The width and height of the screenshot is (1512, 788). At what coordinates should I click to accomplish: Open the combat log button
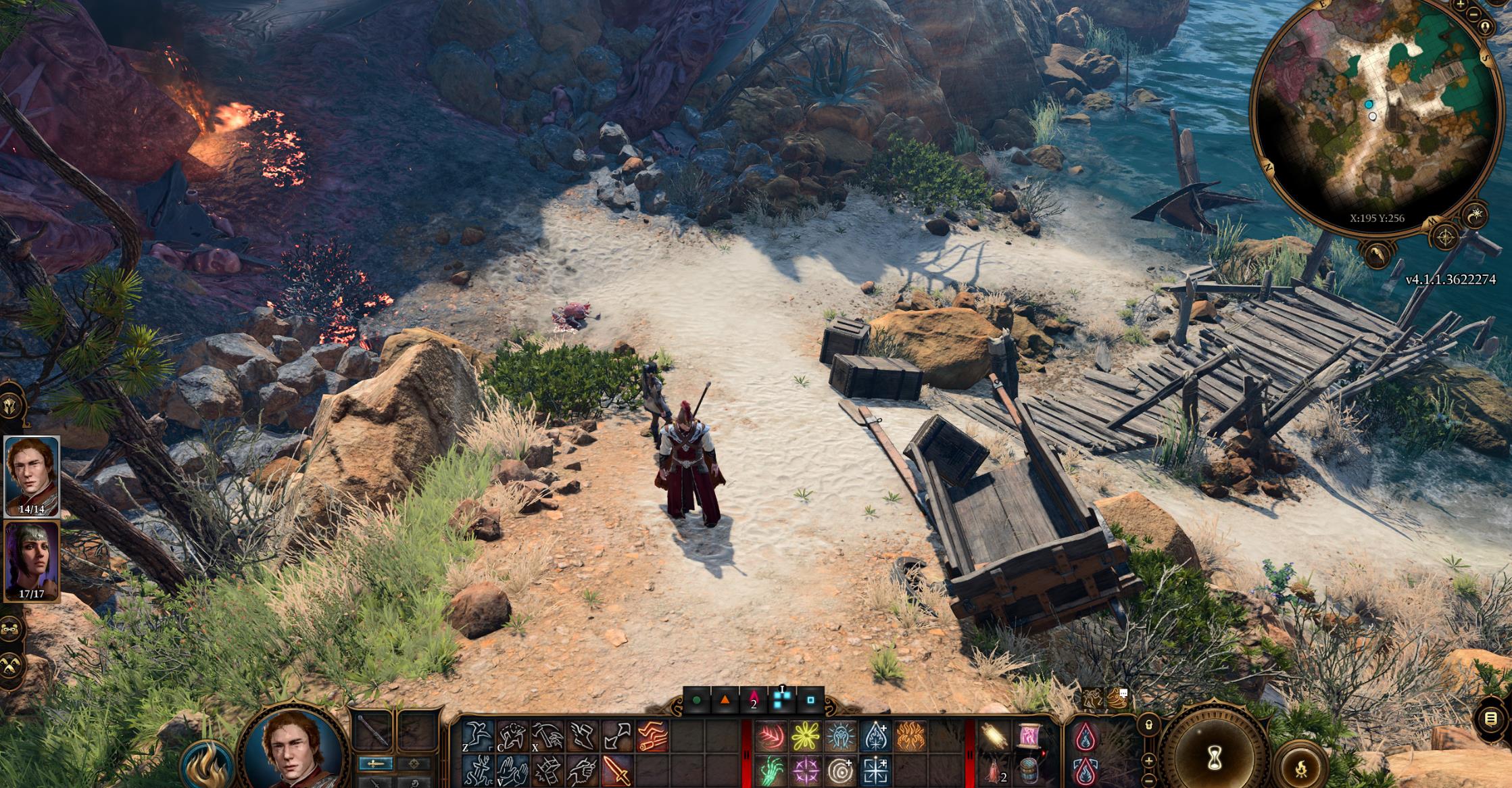[1492, 719]
